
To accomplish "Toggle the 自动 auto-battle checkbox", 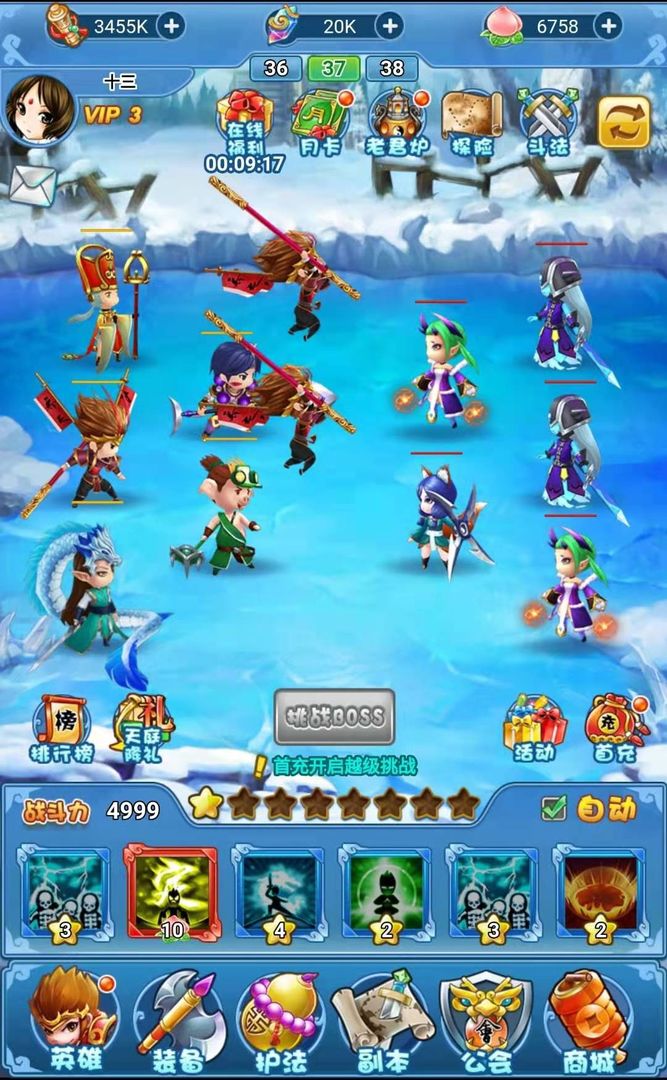I will [553, 808].
